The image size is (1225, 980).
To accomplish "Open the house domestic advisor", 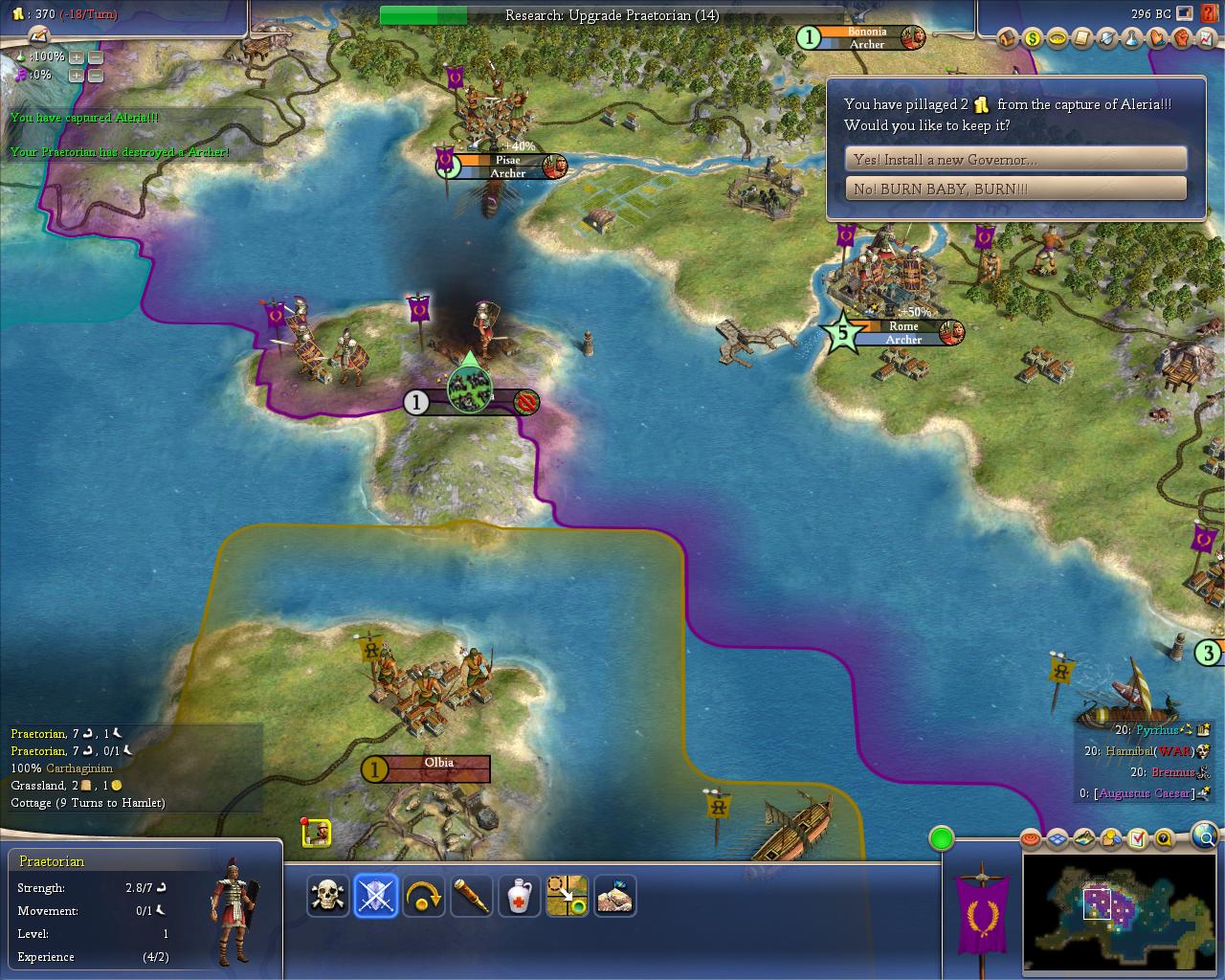I will (x=1008, y=38).
